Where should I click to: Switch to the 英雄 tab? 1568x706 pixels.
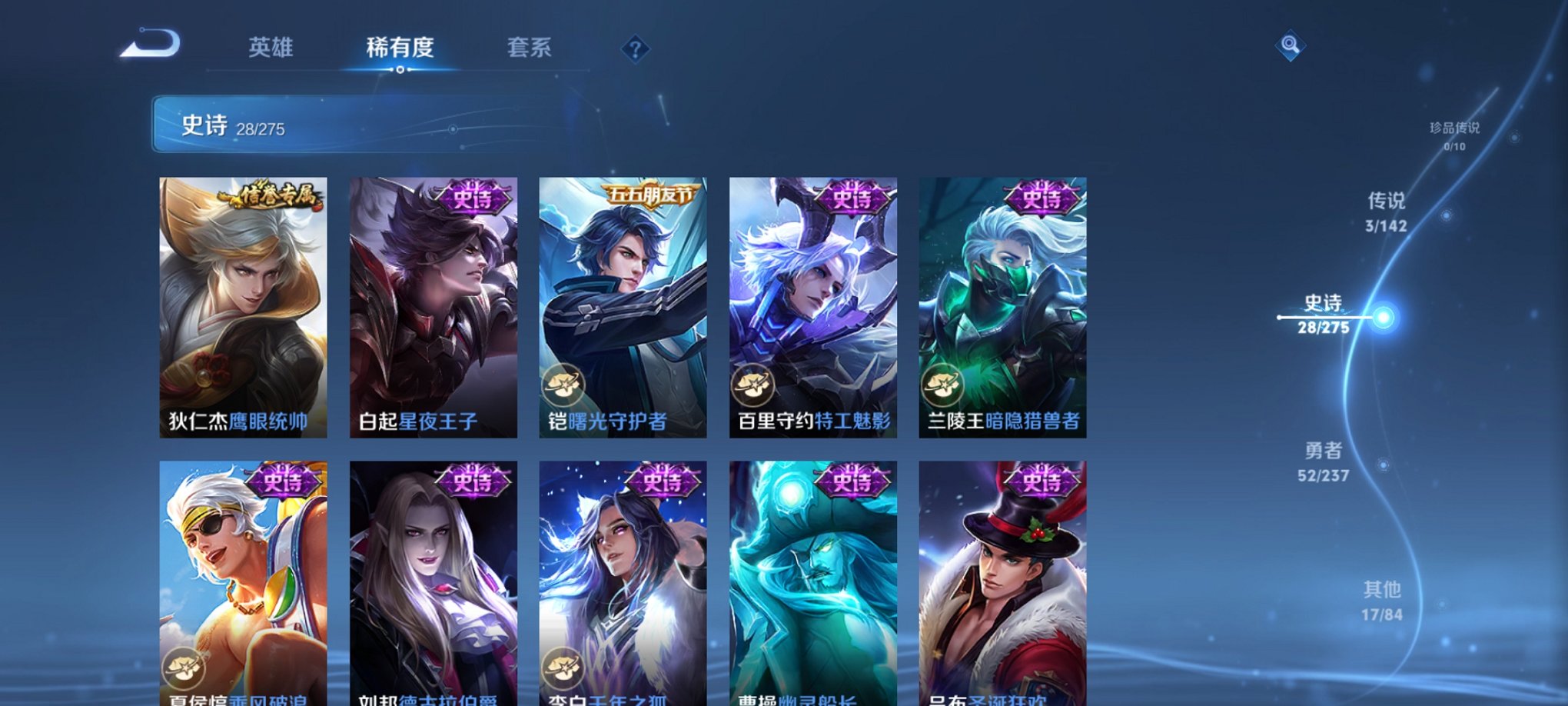coord(271,48)
